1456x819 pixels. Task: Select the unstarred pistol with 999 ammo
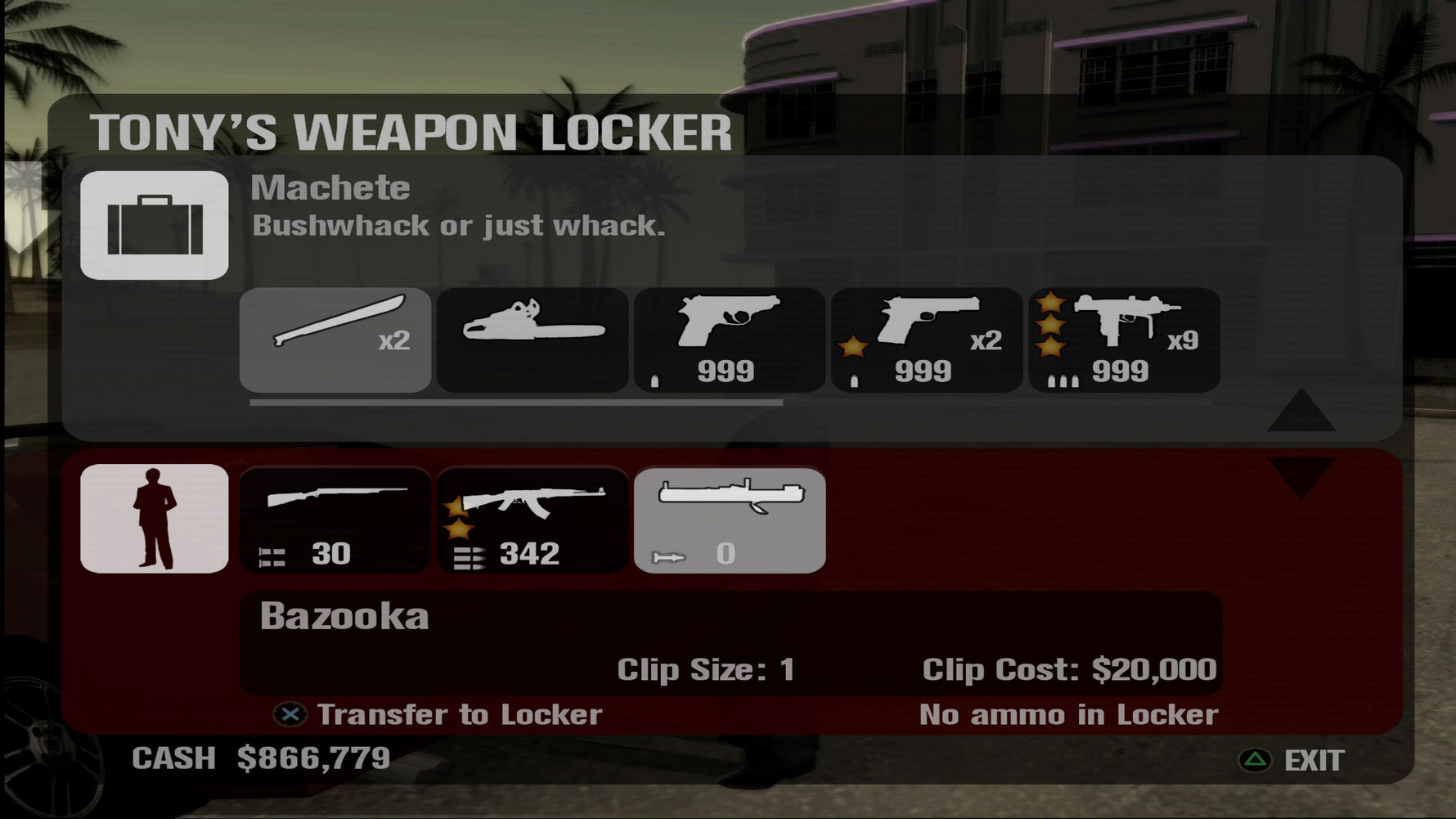coord(730,340)
